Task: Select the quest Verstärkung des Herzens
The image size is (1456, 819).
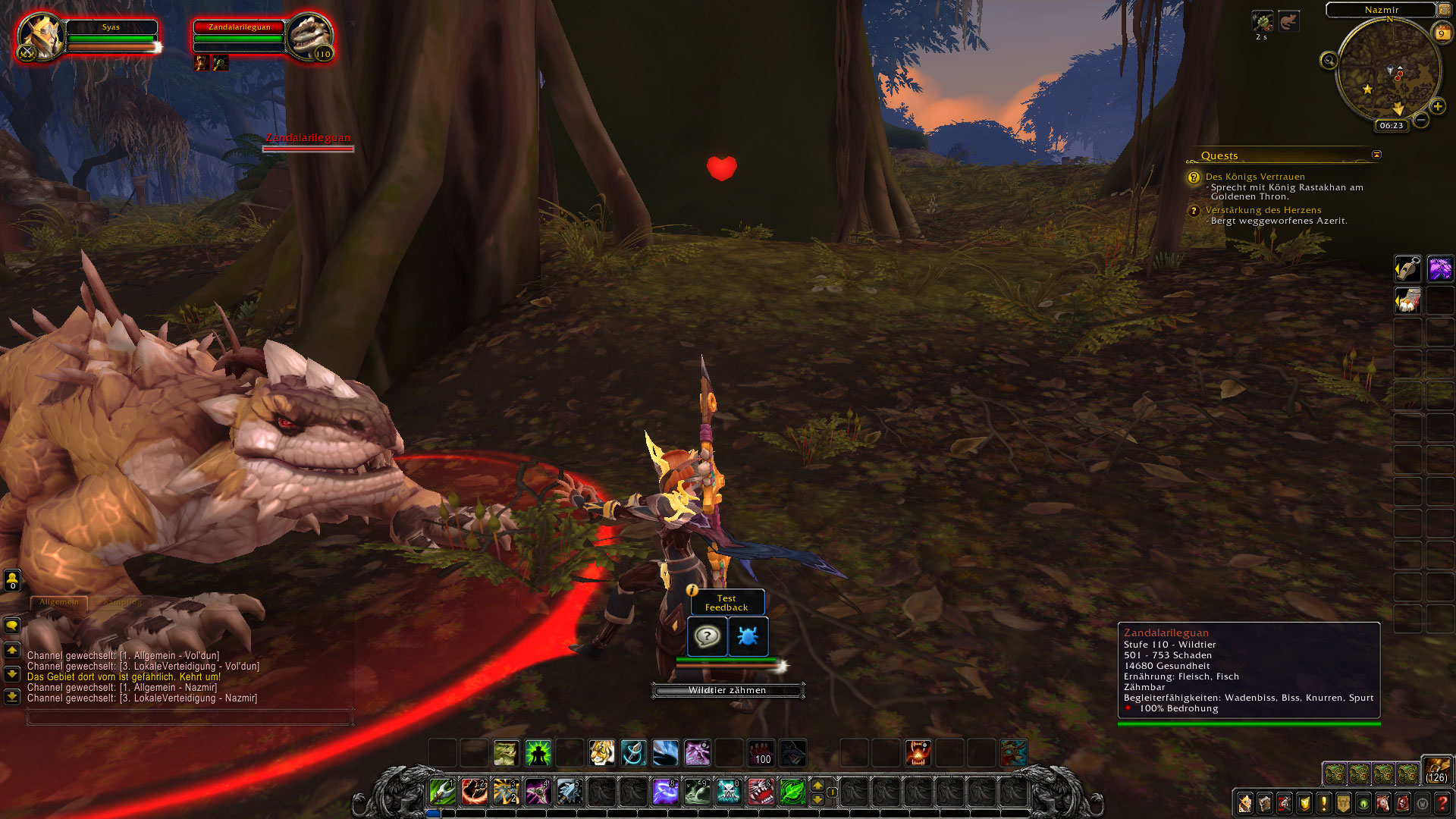Action: (1263, 210)
